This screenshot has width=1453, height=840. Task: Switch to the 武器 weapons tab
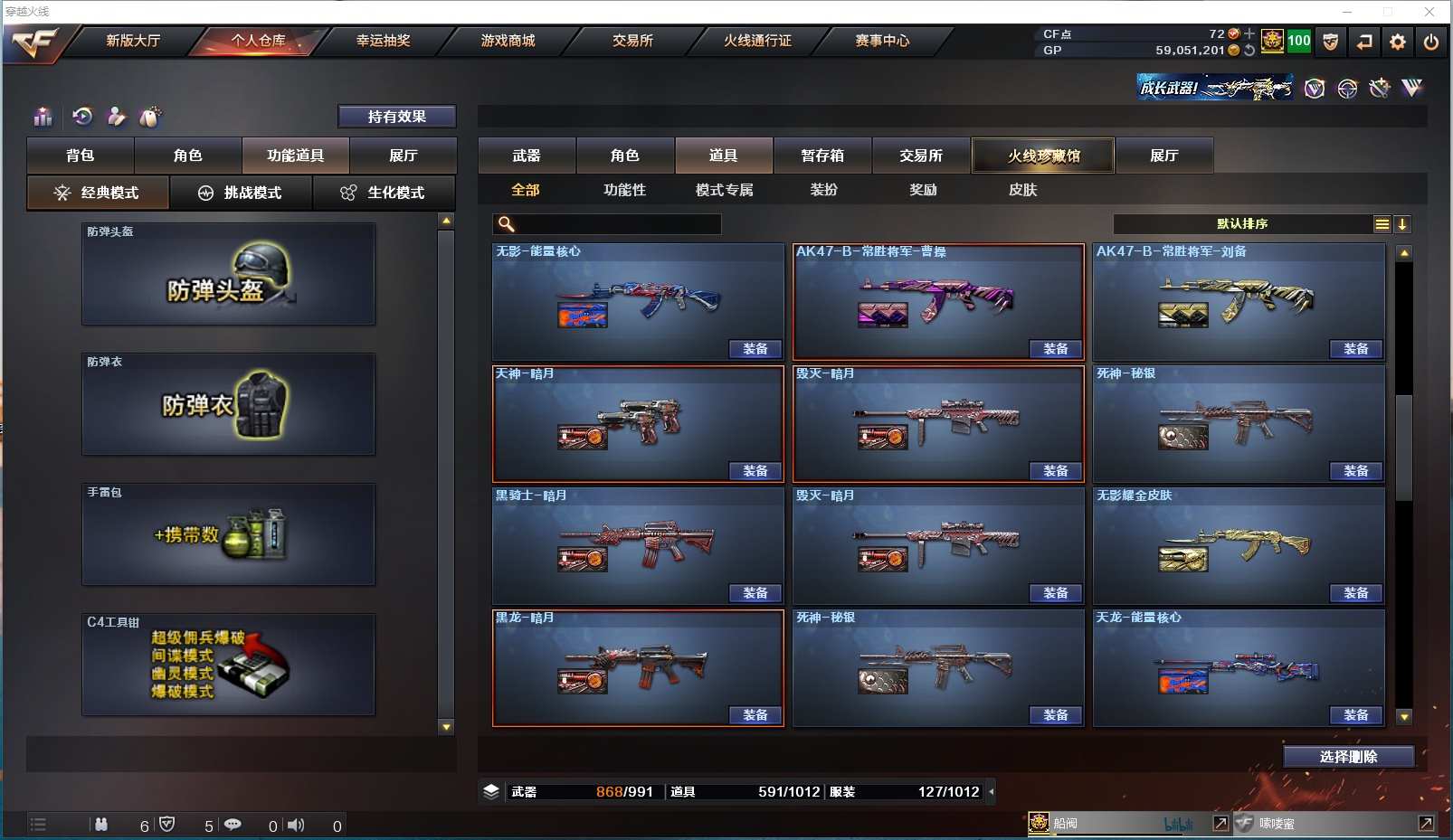click(527, 156)
